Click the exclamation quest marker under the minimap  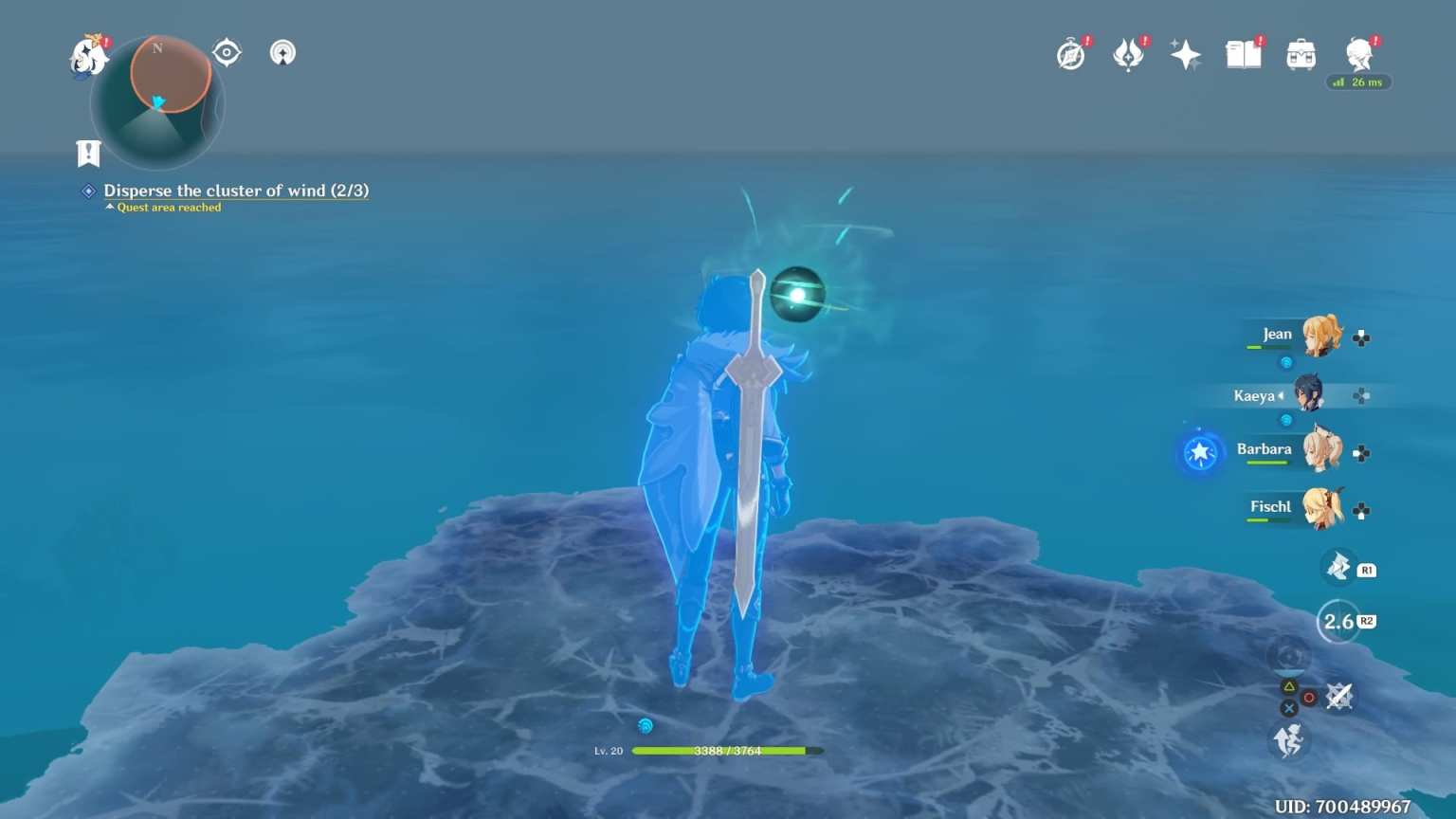click(x=87, y=153)
